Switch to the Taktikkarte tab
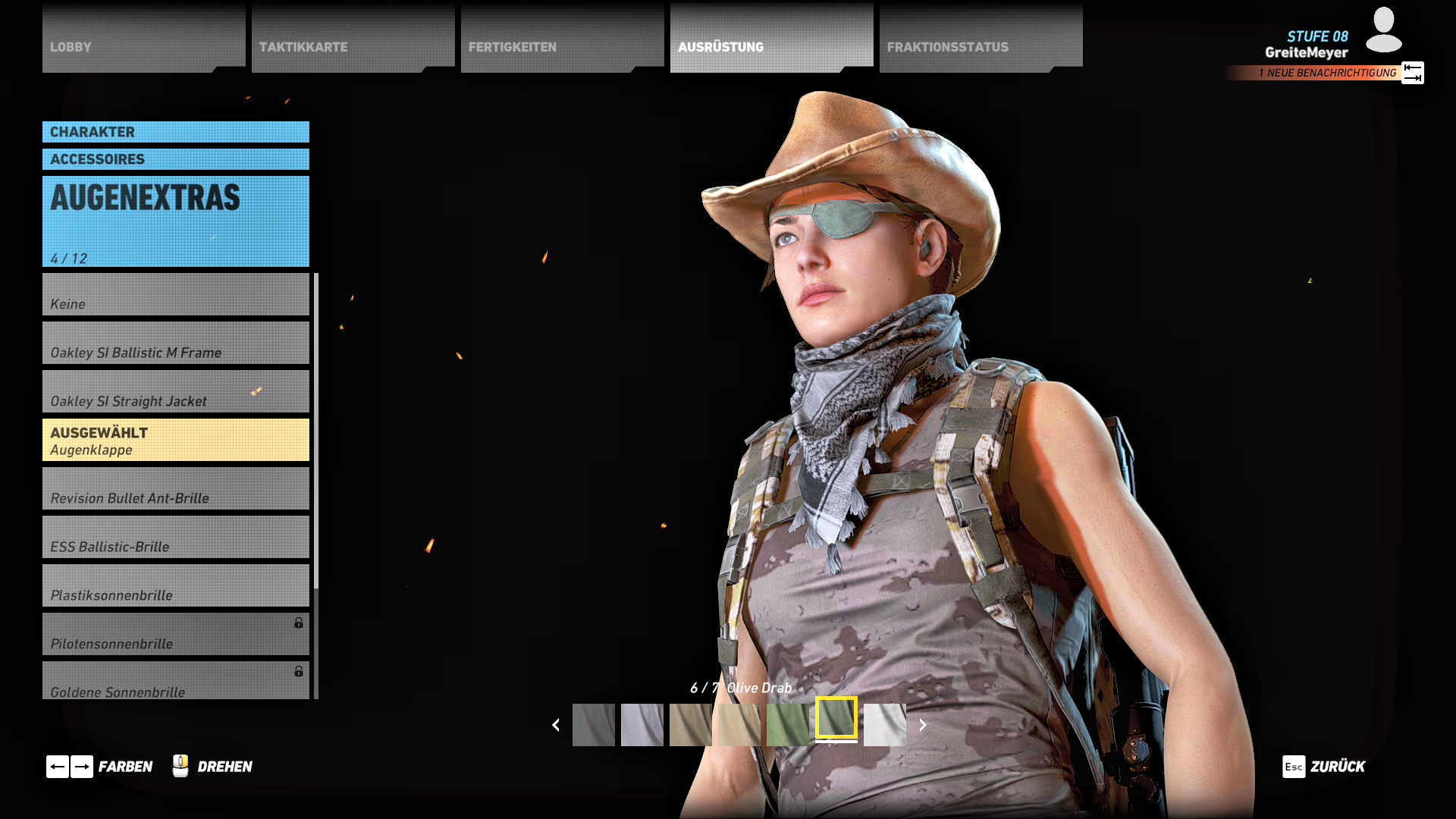This screenshot has width=1456, height=819. click(x=352, y=39)
